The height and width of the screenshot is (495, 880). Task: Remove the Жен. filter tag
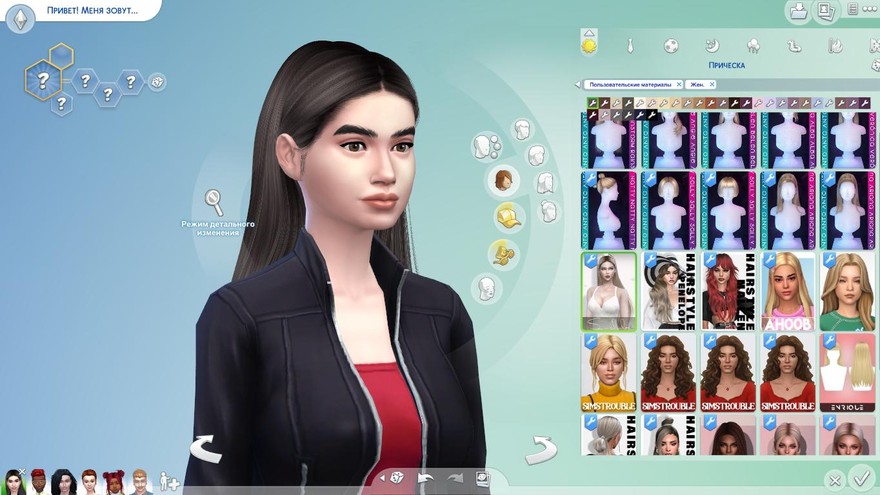point(711,85)
